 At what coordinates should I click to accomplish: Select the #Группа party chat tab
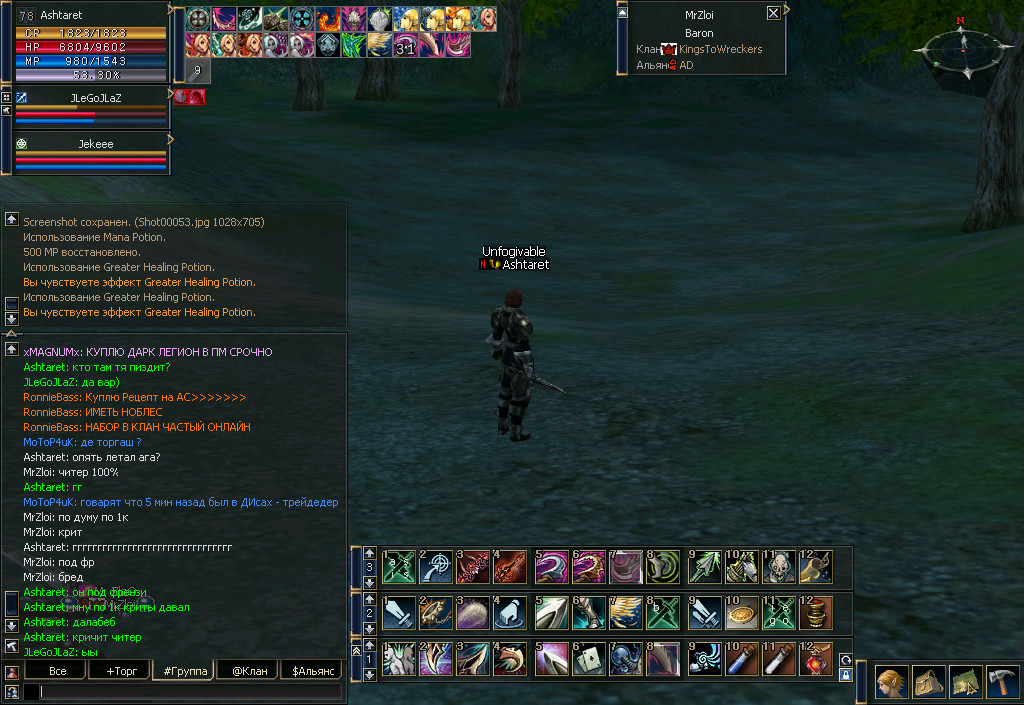182,671
